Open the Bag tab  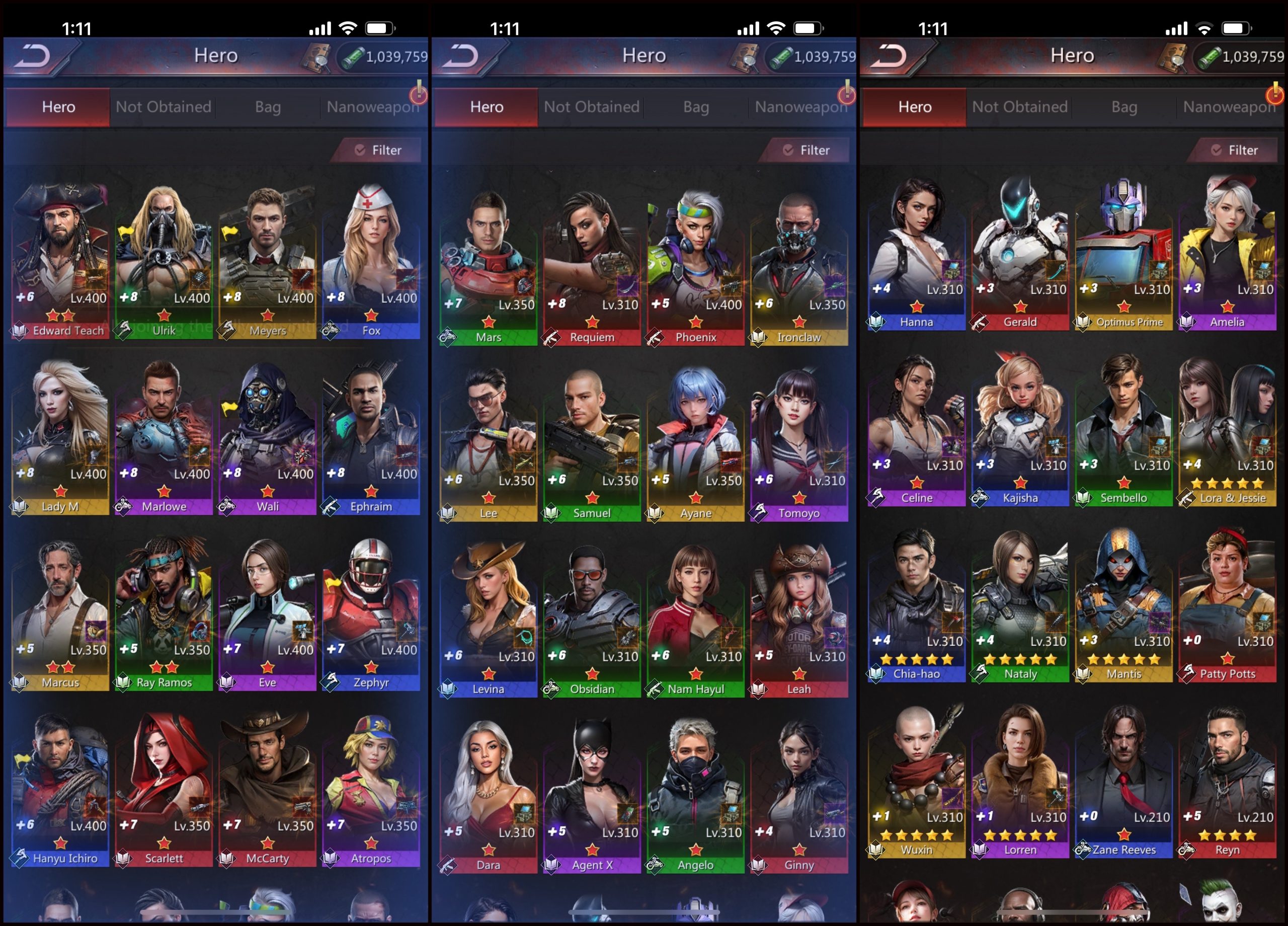(267, 107)
